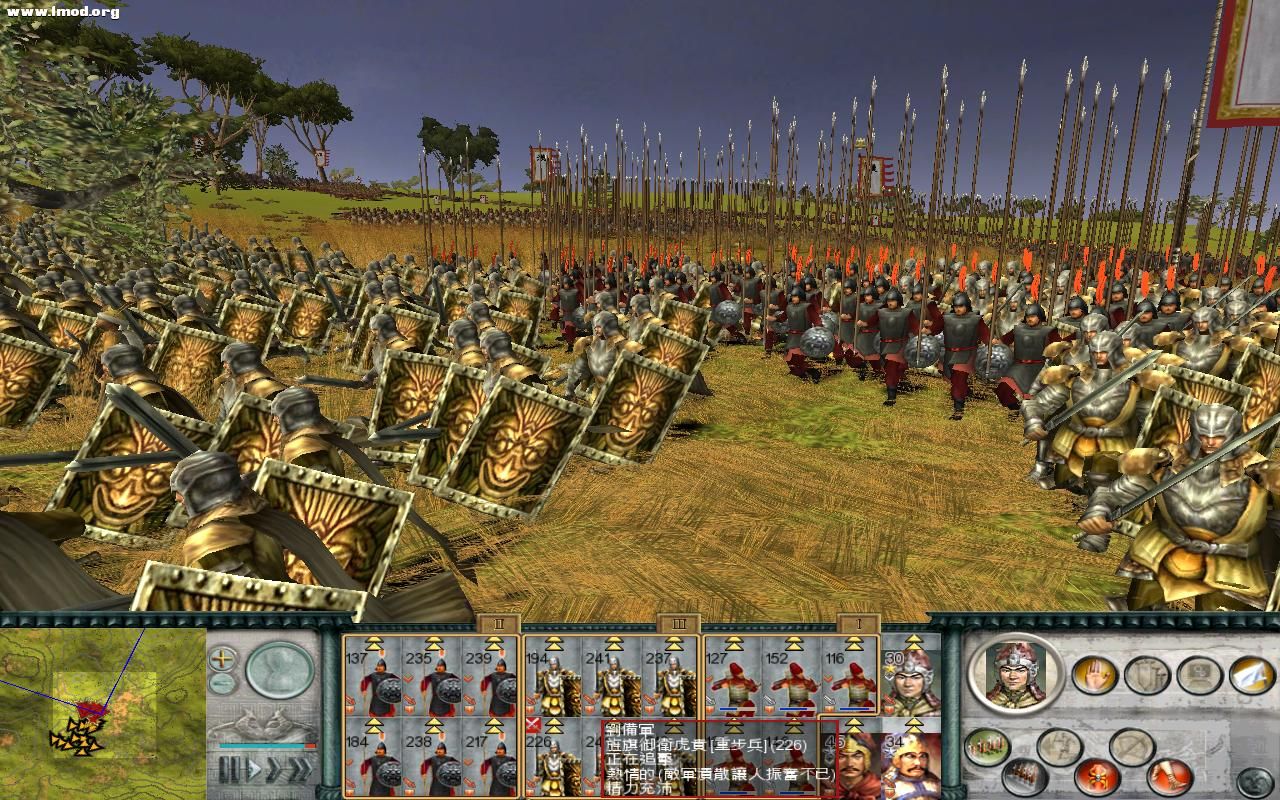Click the change formations icon
The image size is (1280, 800).
985,746
